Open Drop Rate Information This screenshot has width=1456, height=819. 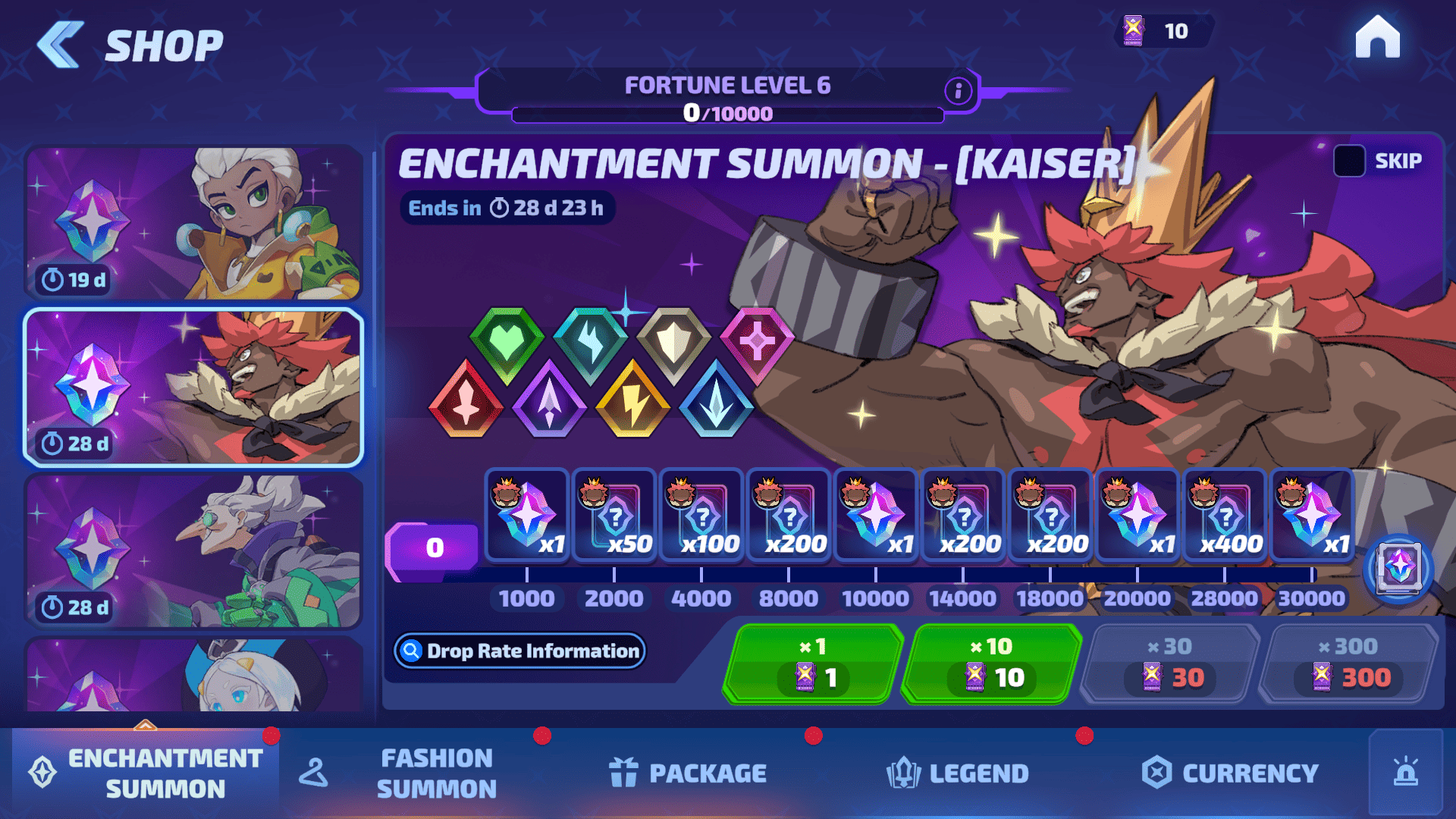tap(520, 651)
